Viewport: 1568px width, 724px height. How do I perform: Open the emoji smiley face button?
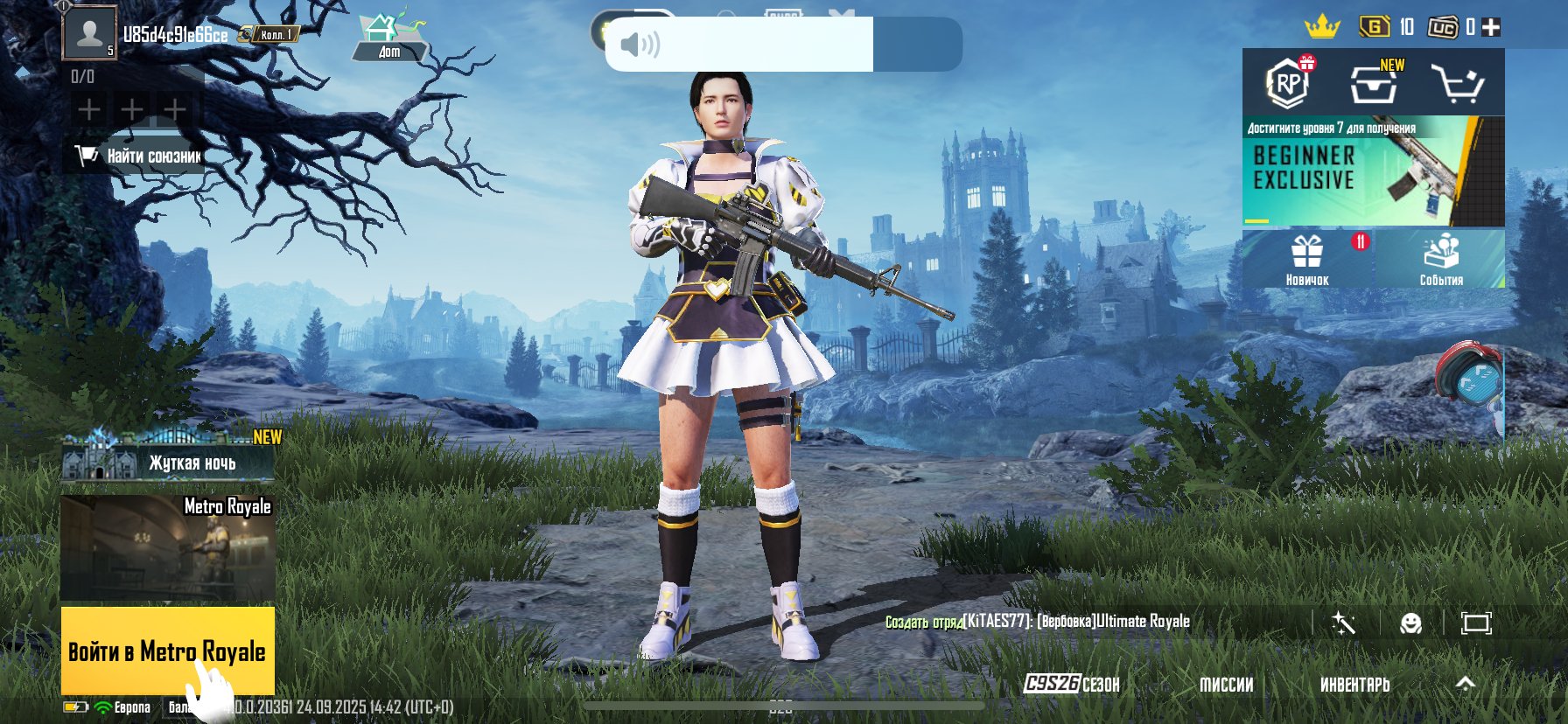click(1410, 623)
